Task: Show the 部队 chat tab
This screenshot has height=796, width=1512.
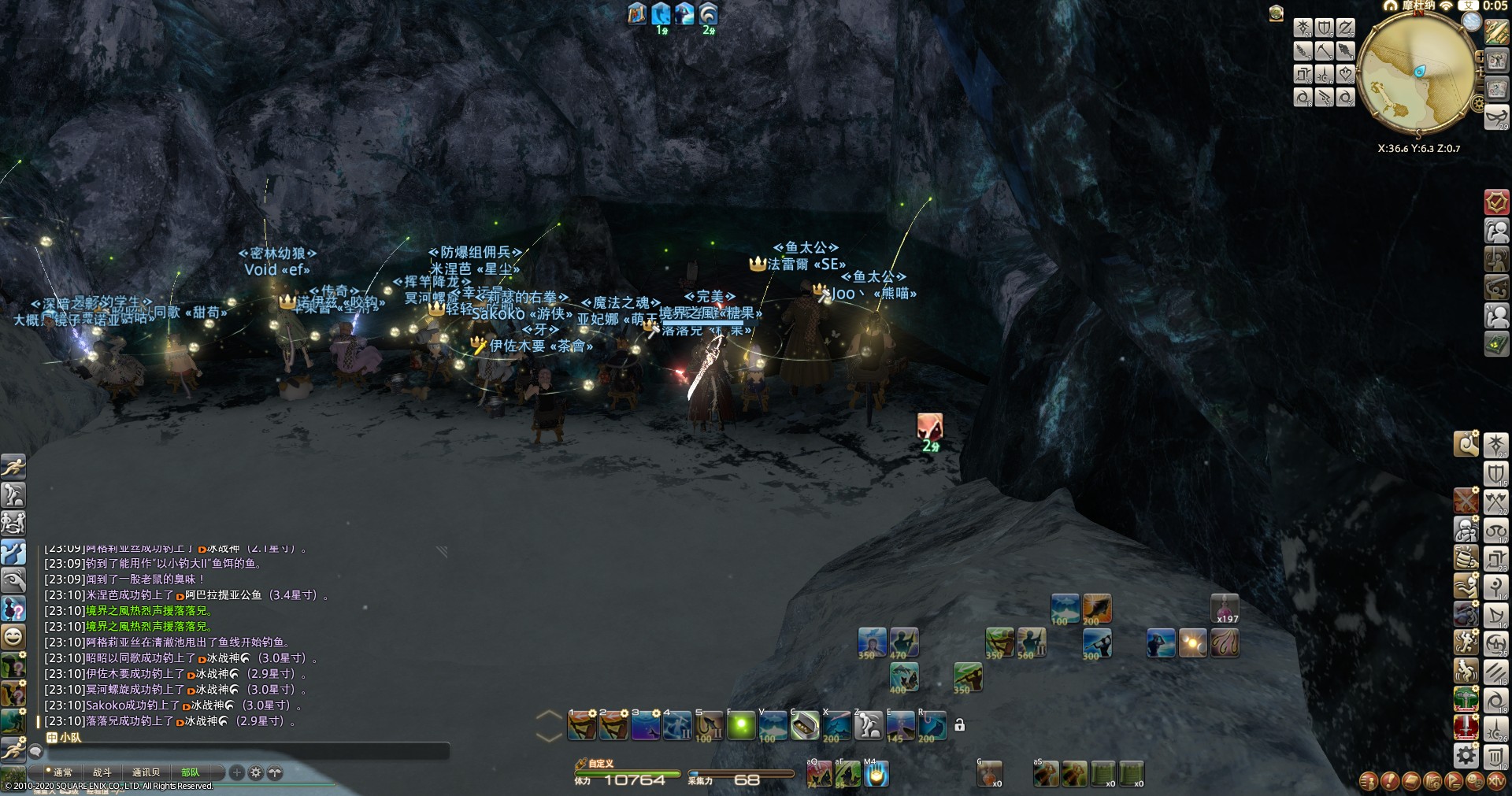Action: click(x=191, y=772)
